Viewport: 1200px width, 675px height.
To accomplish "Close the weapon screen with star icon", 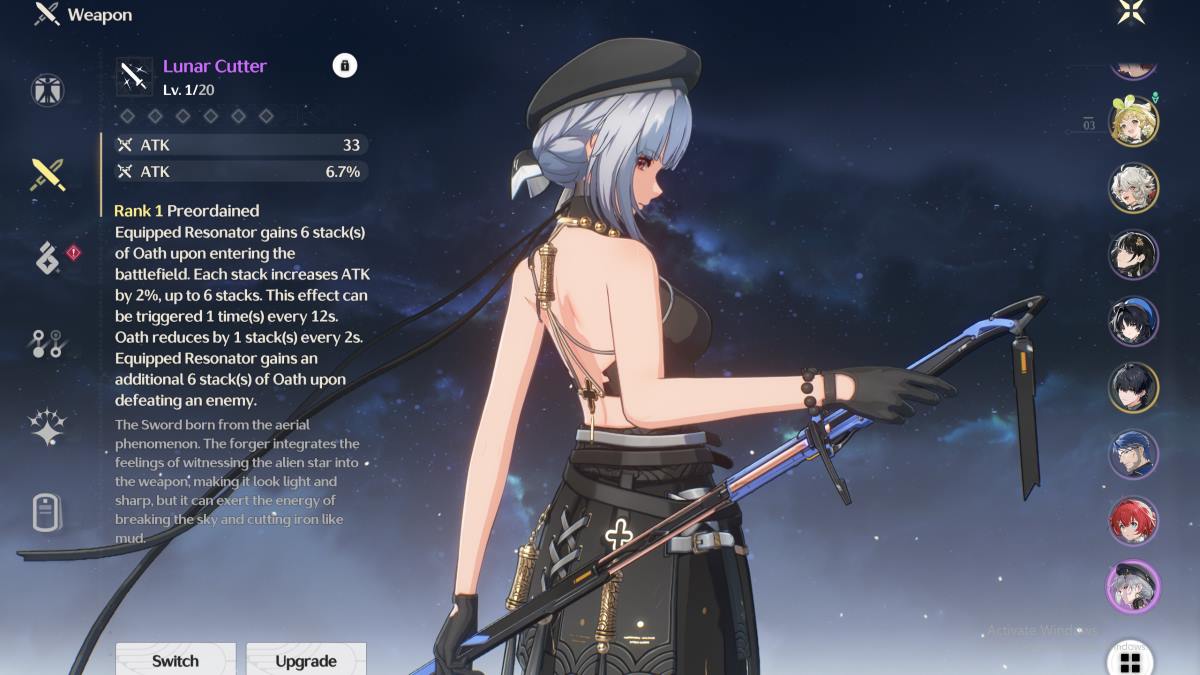I will click(1132, 12).
